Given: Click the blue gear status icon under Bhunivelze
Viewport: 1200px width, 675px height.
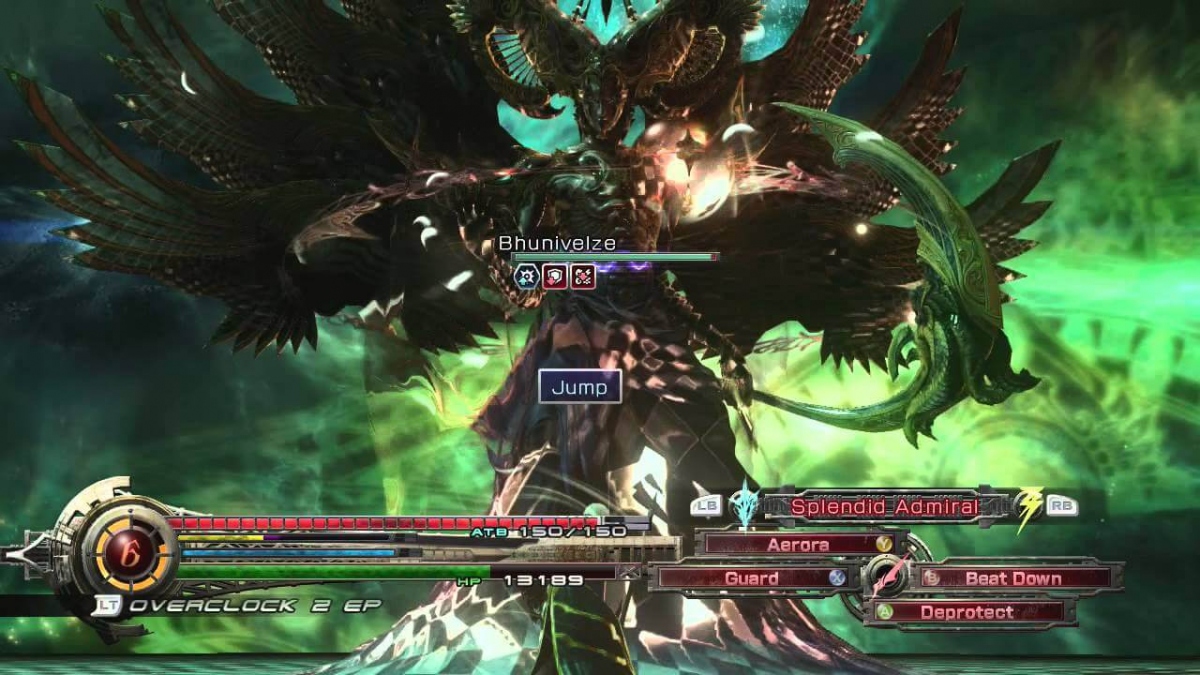Looking at the screenshot, I should pyautogui.click(x=527, y=277).
